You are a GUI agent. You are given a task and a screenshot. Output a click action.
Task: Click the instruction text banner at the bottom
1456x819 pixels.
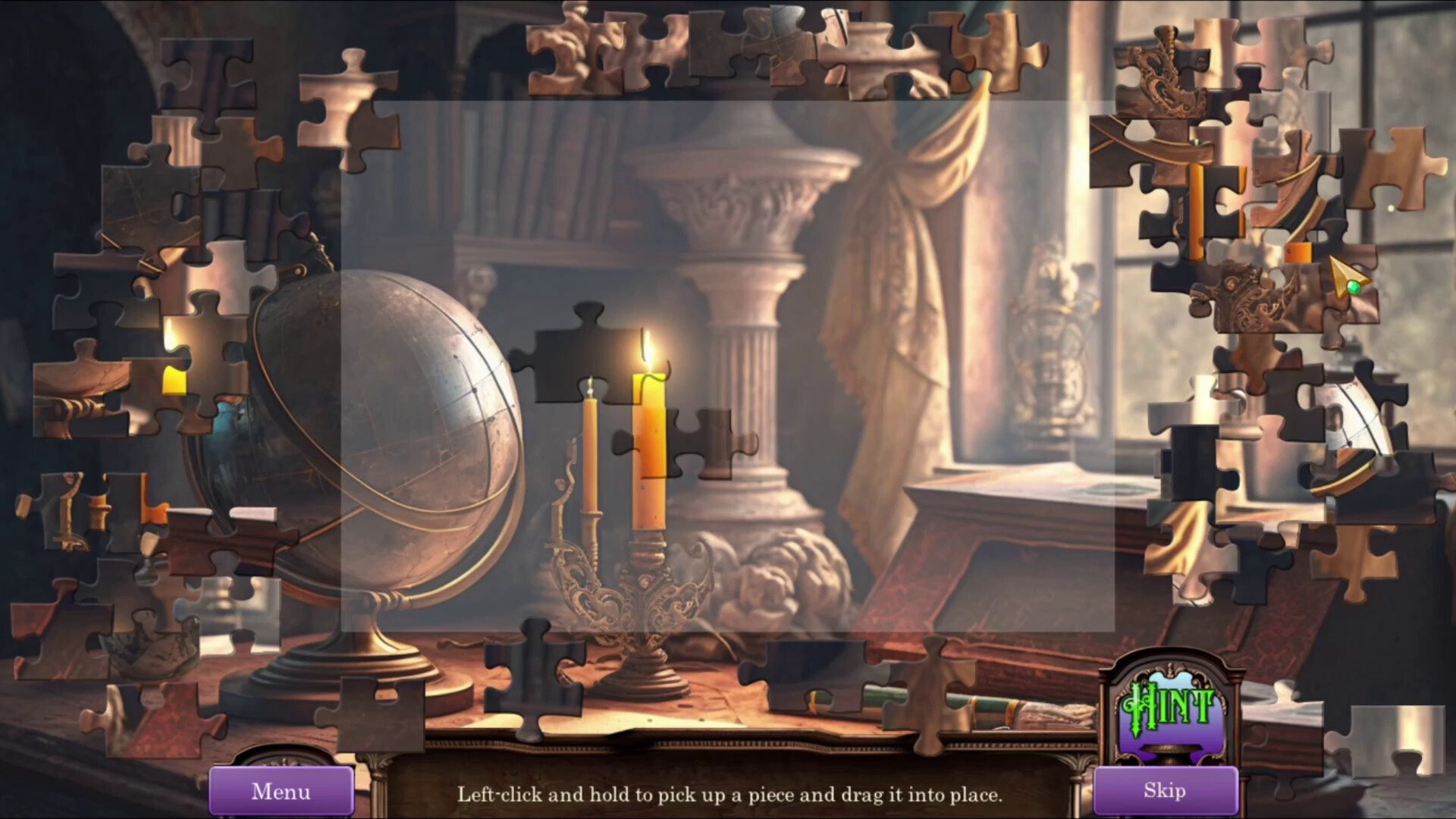point(732,795)
